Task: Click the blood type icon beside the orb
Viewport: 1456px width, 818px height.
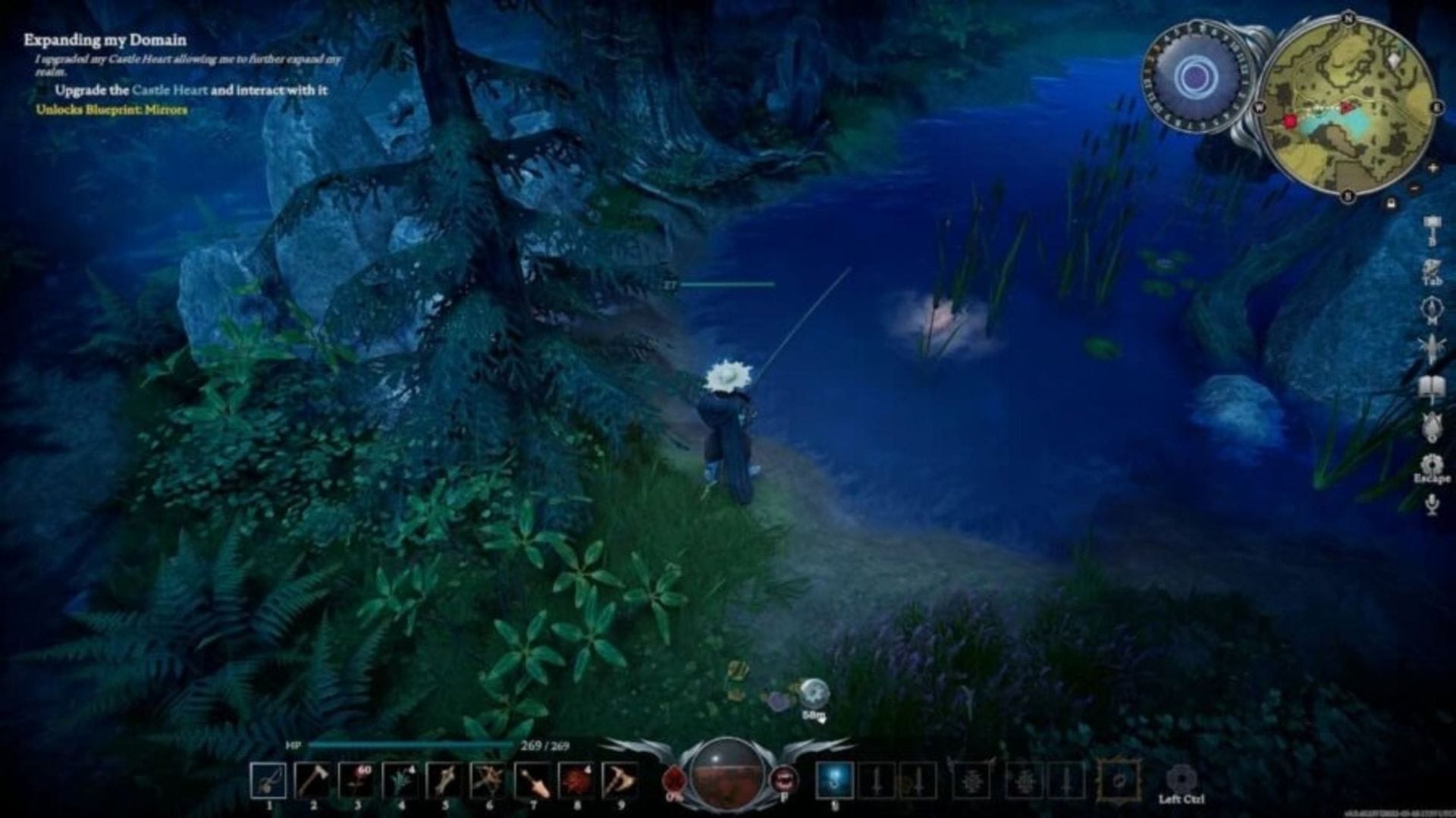Action: click(786, 778)
